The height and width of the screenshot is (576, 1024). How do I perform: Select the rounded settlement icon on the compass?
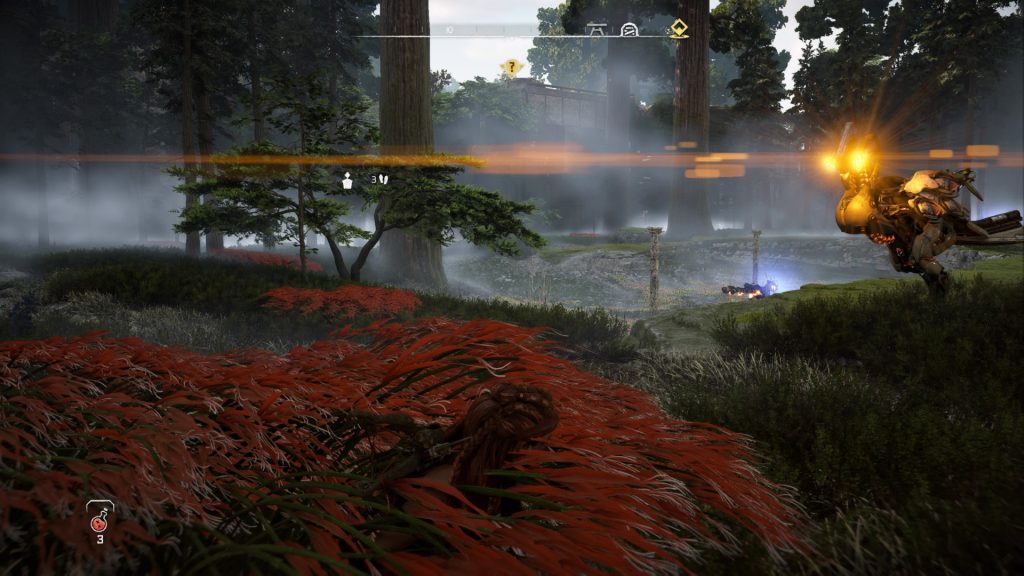[x=629, y=29]
